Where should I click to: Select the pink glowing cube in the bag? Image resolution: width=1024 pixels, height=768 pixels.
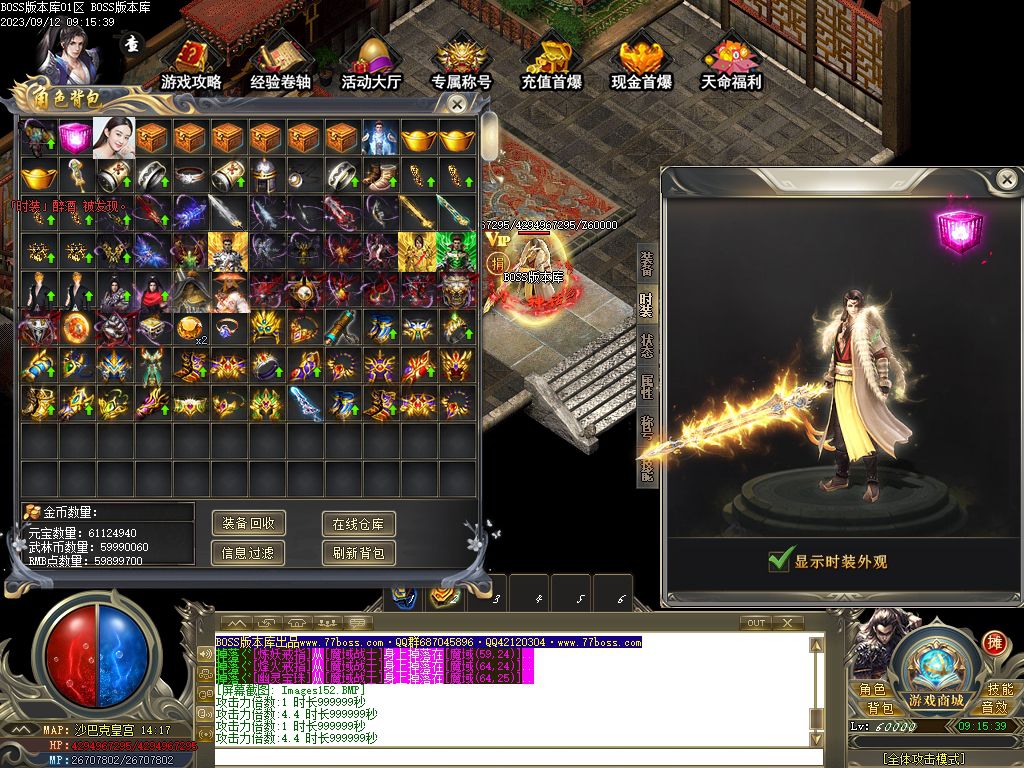75,138
